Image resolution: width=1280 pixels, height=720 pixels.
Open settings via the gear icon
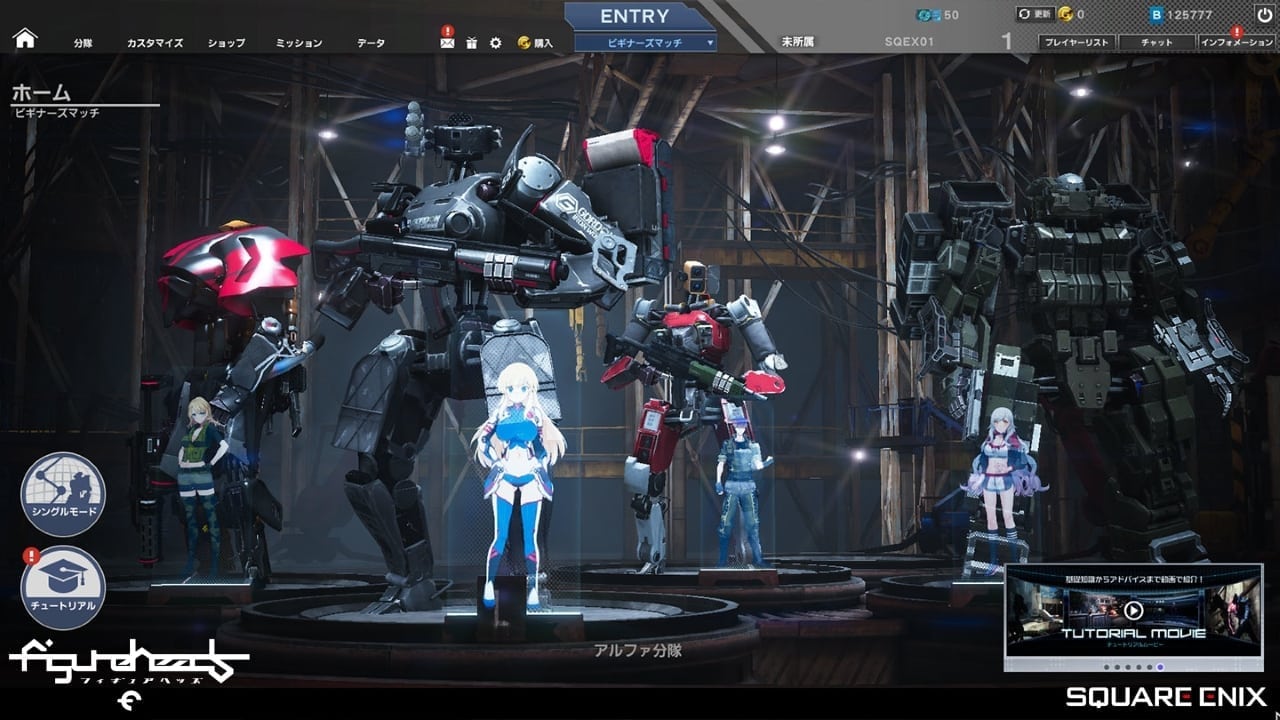(496, 43)
